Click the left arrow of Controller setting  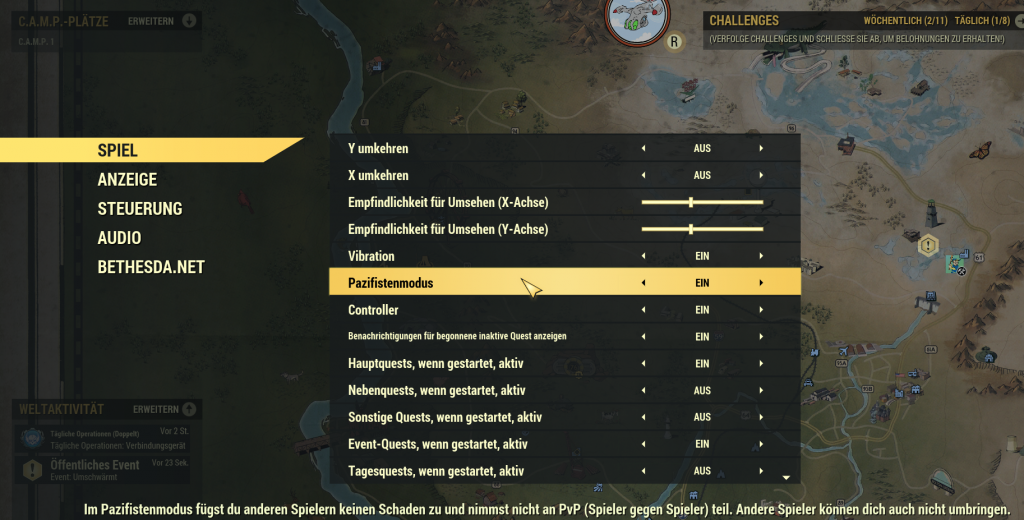click(643, 310)
